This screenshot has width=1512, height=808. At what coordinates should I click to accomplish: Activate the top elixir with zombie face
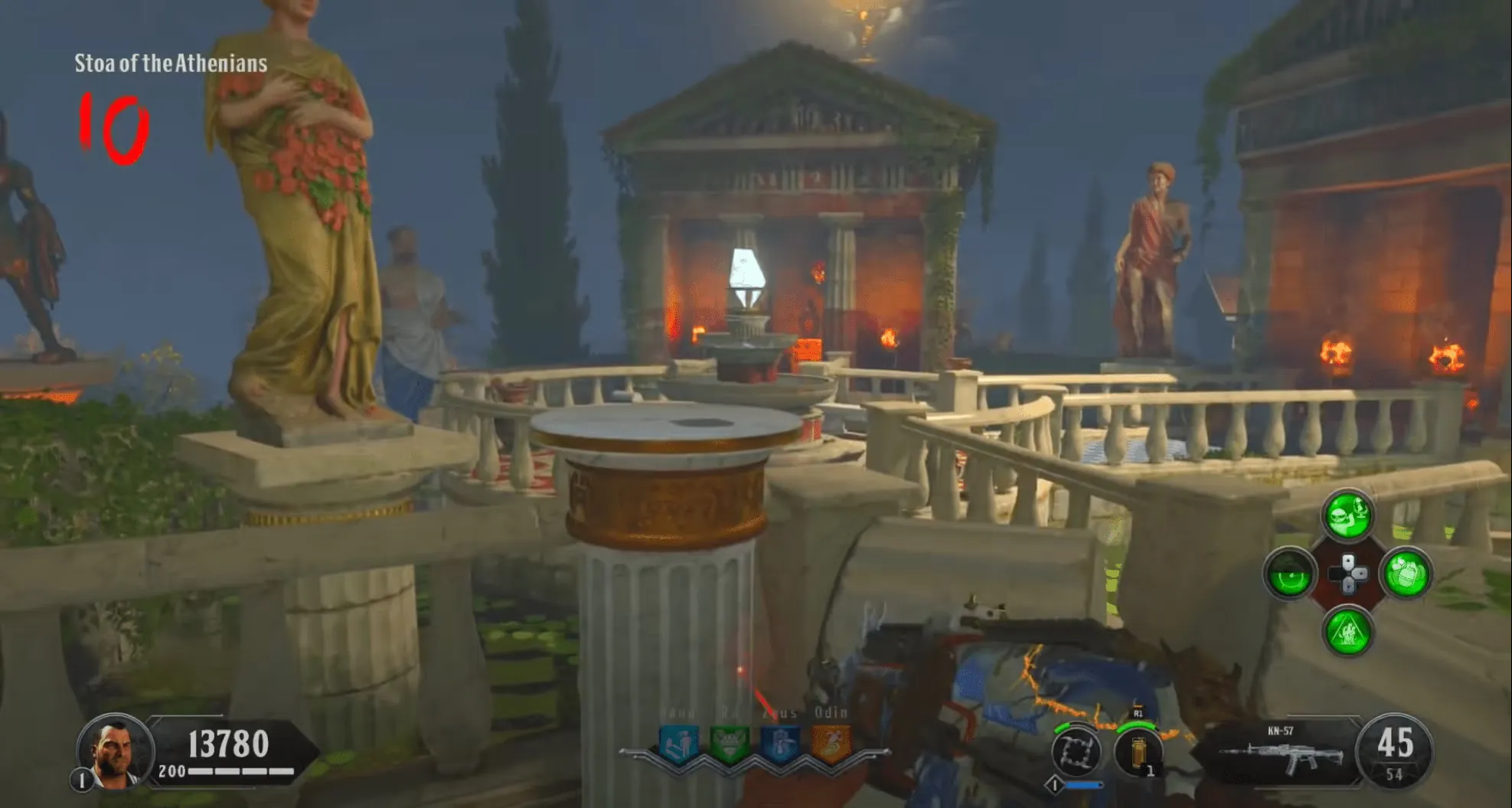[x=1348, y=515]
